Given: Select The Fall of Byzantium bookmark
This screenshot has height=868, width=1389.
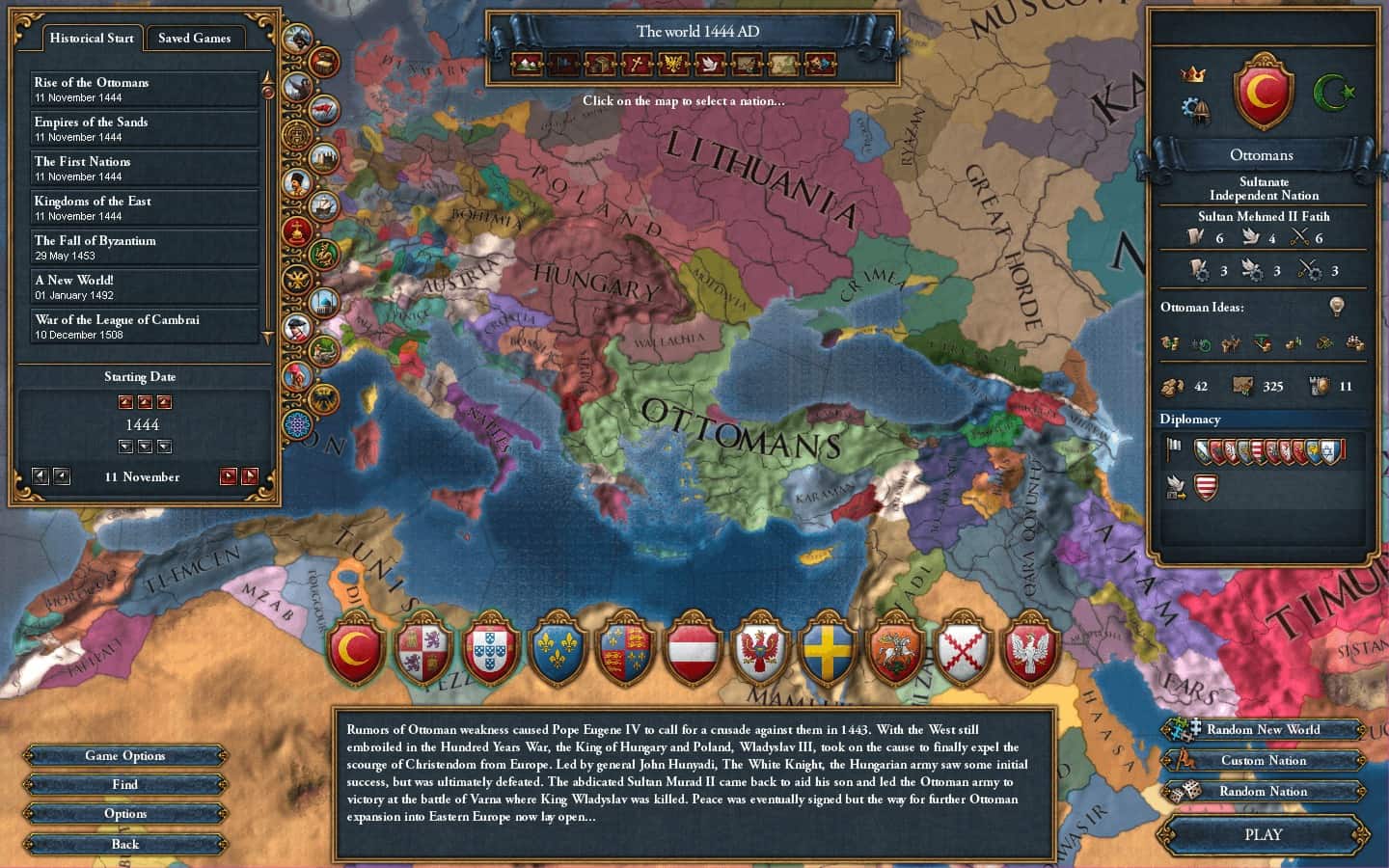Looking at the screenshot, I should pos(145,247).
